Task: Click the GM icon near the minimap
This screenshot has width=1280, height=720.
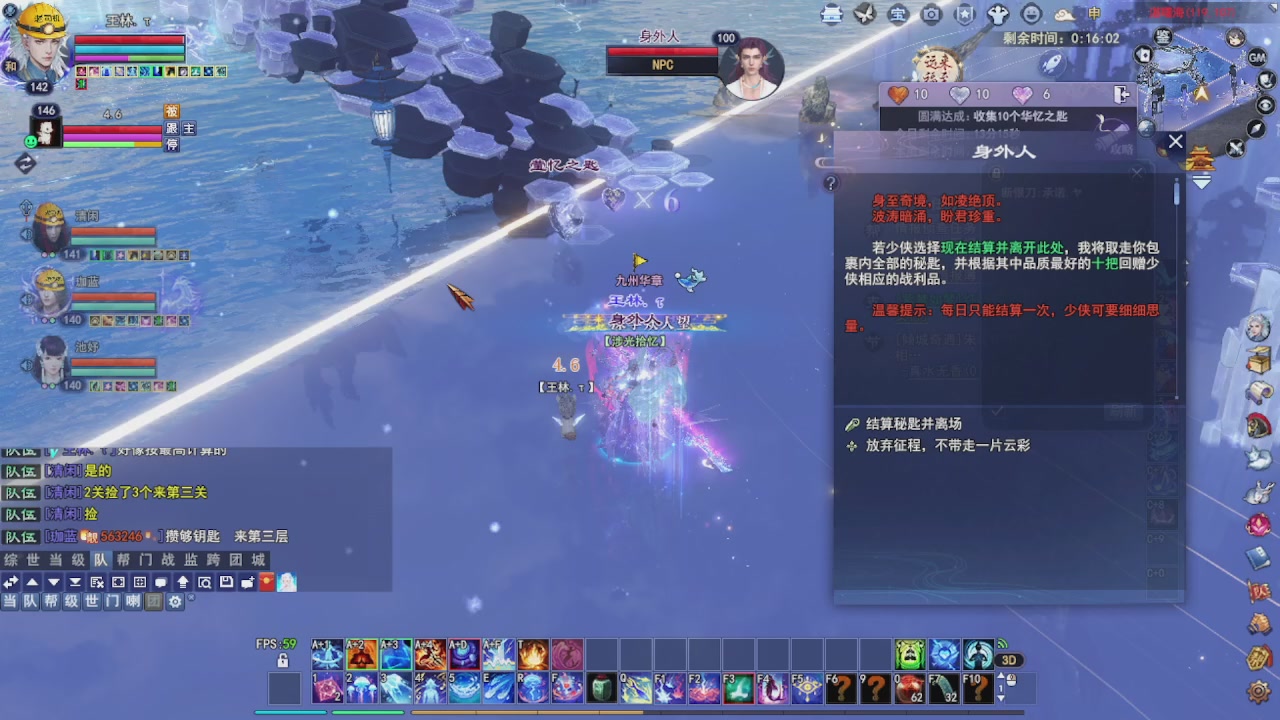Action: [x=1257, y=58]
